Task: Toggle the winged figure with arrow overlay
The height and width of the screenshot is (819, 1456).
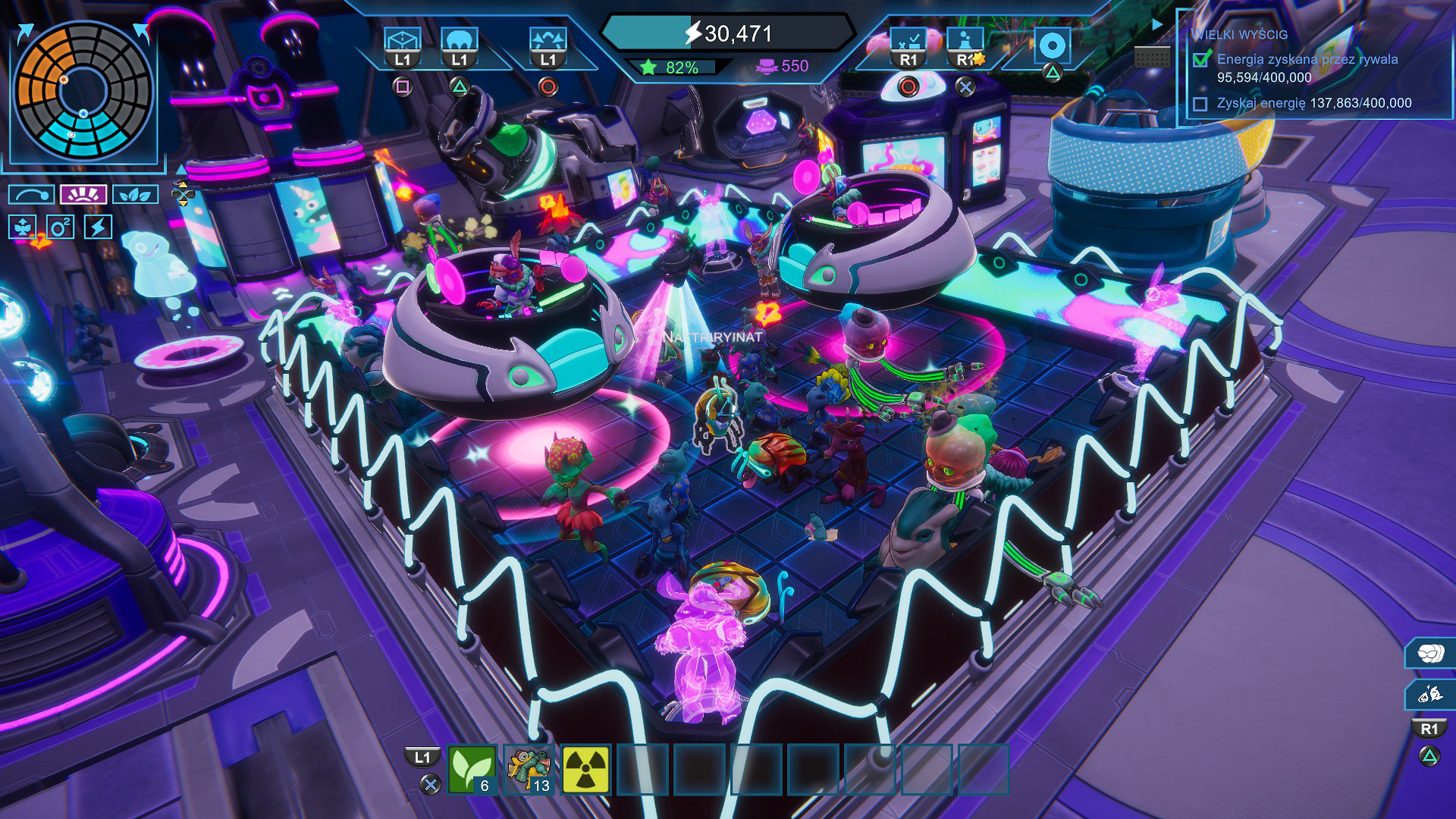Action: (23, 227)
